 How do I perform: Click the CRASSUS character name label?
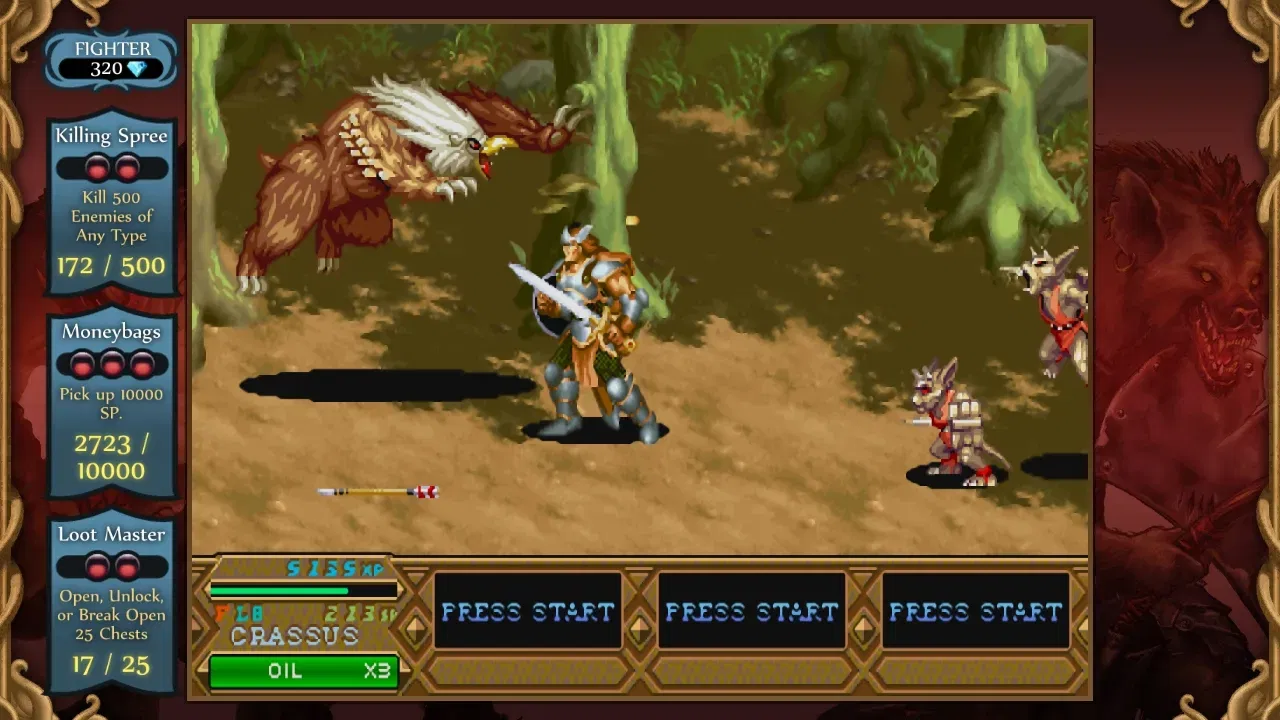pyautogui.click(x=294, y=637)
